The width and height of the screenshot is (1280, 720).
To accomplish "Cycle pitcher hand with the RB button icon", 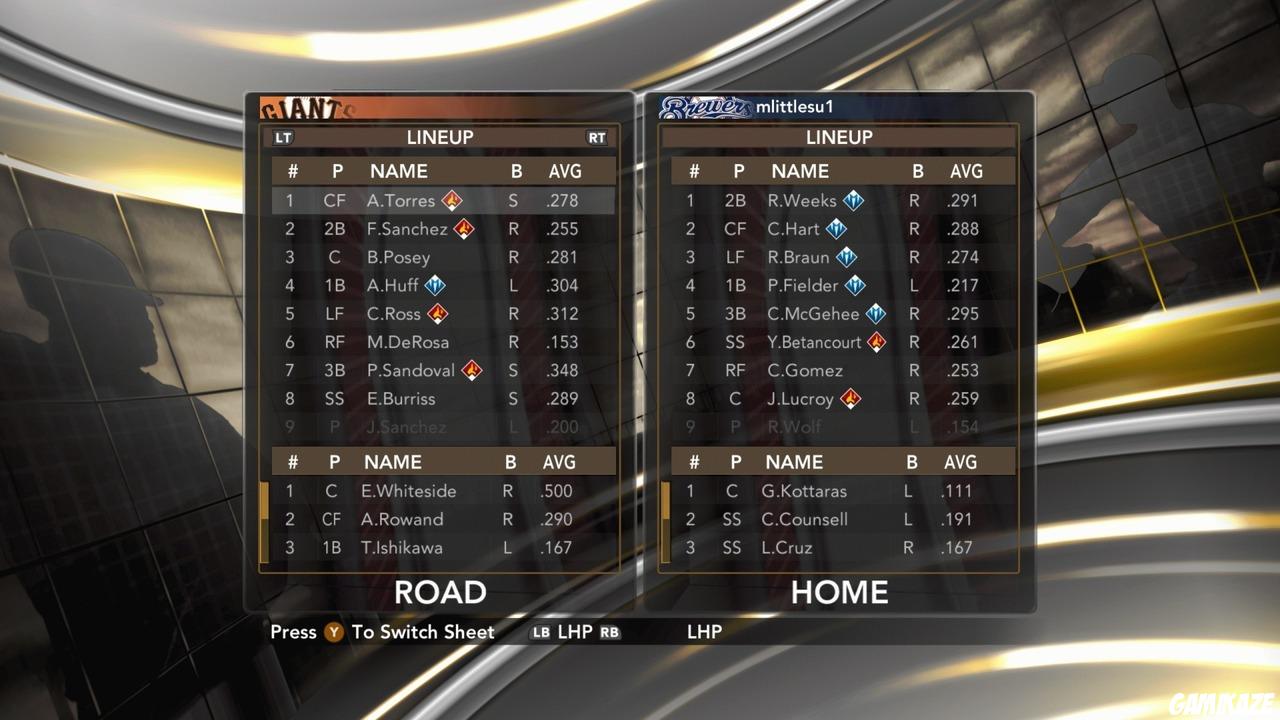I will click(611, 632).
